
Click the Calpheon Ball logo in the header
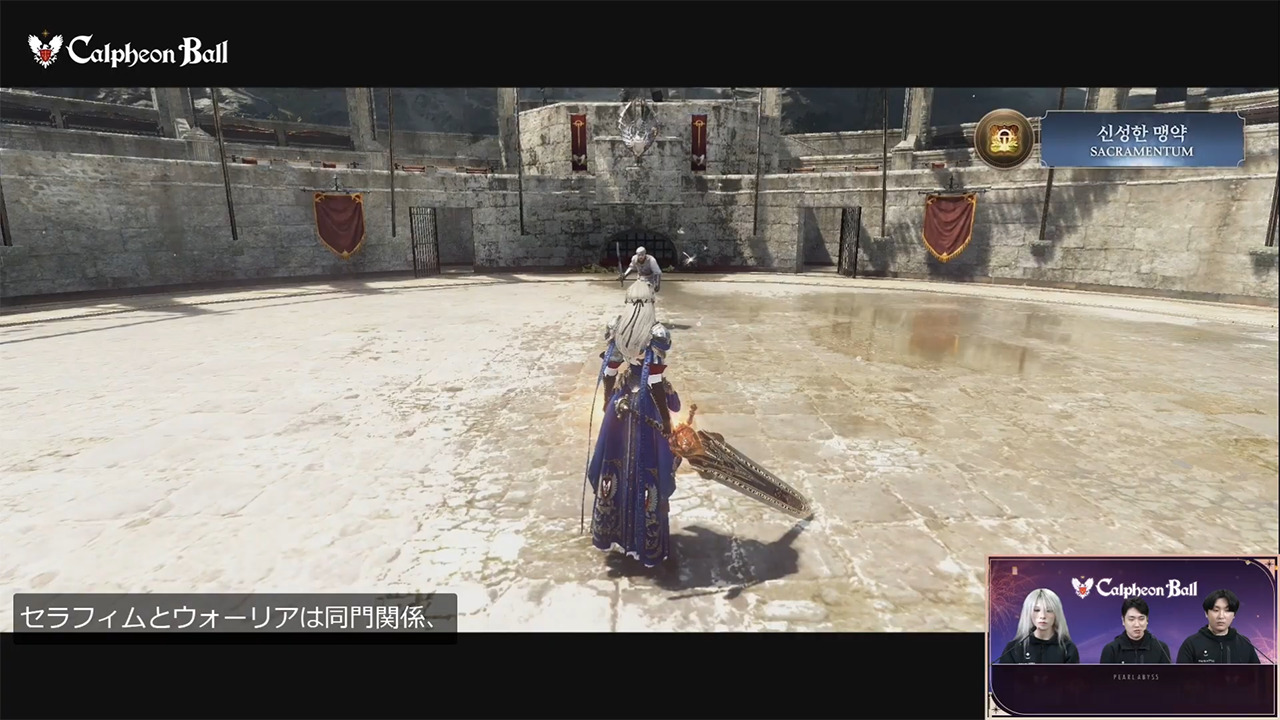click(128, 50)
